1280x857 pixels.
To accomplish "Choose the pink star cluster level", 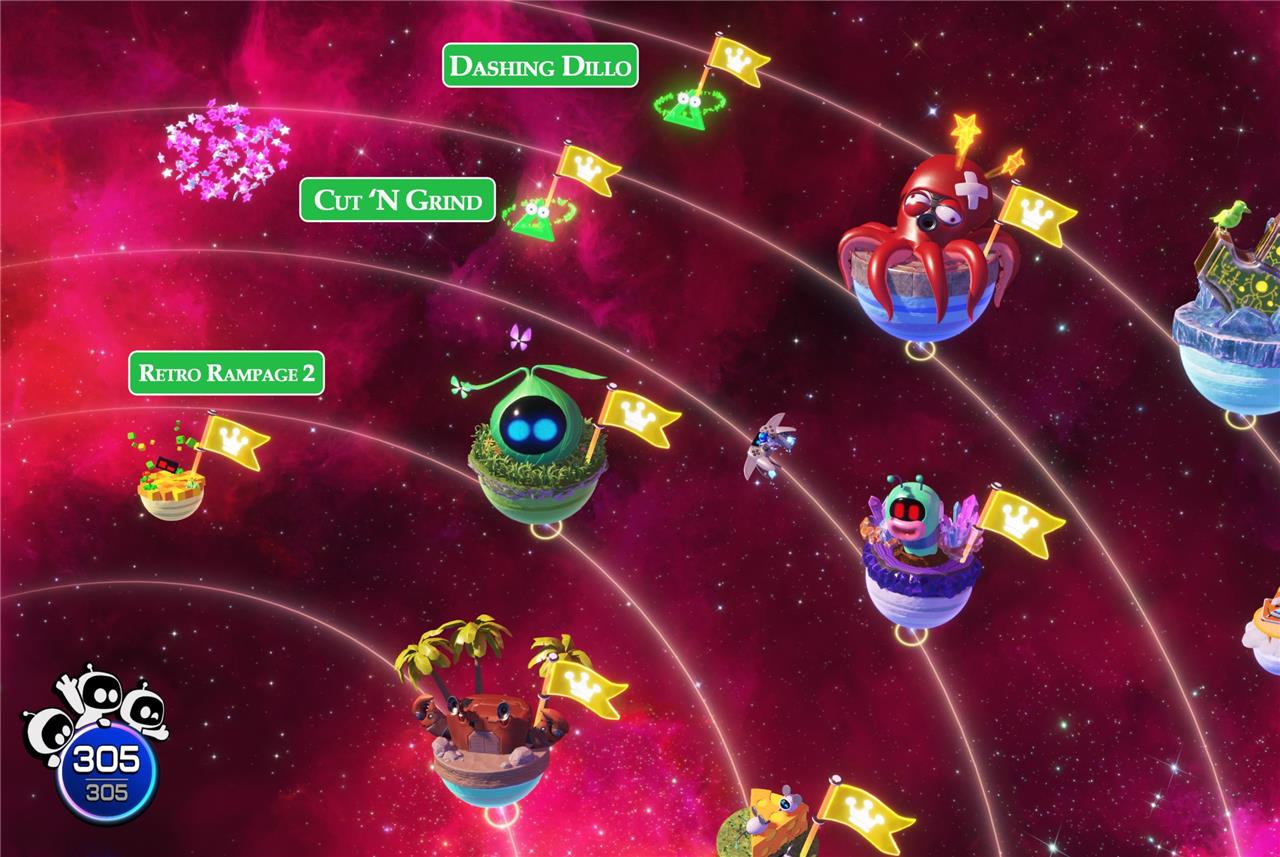I will pyautogui.click(x=225, y=148).
